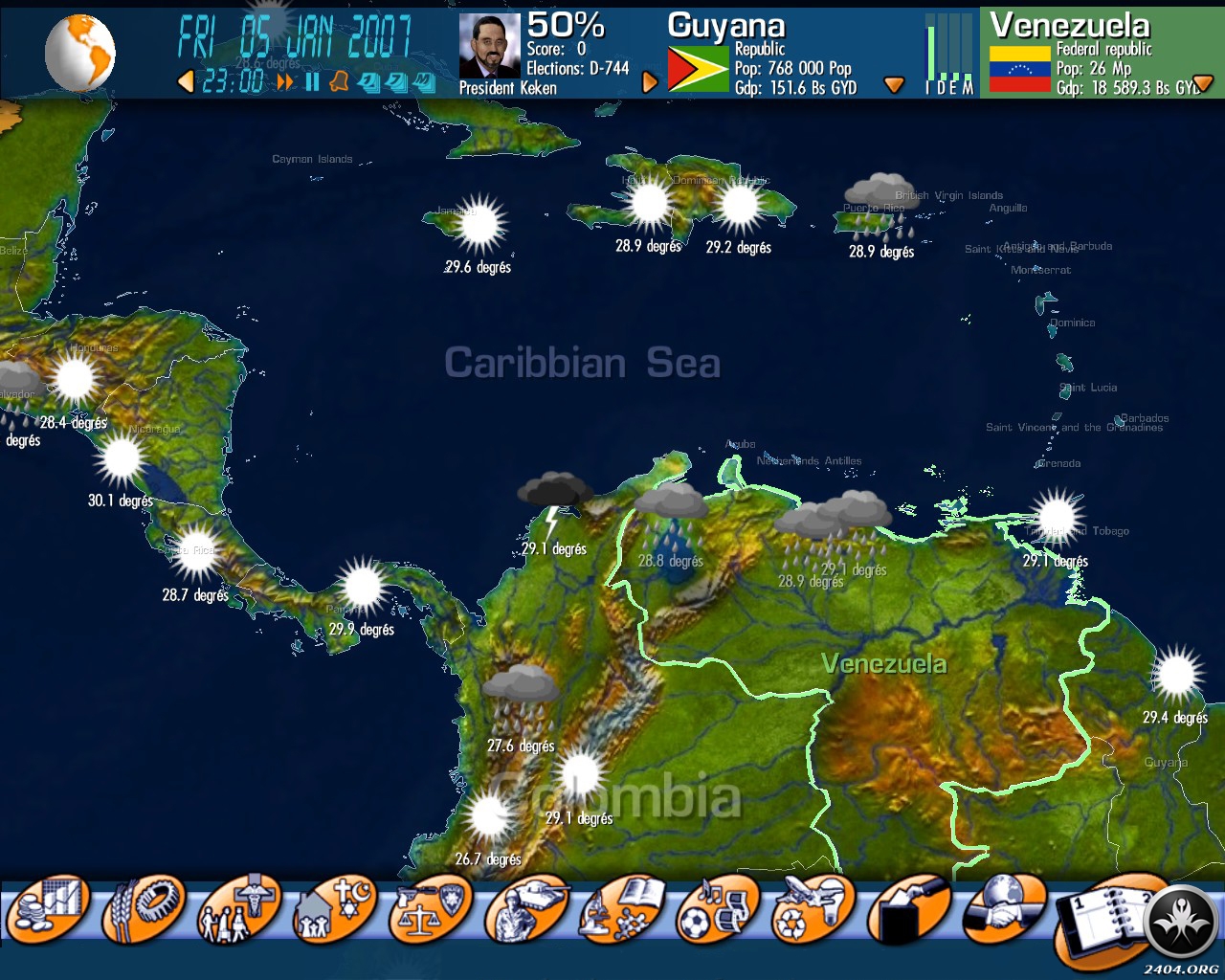Click the orange arrow next to the president
The height and width of the screenshot is (980, 1225).
650,82
